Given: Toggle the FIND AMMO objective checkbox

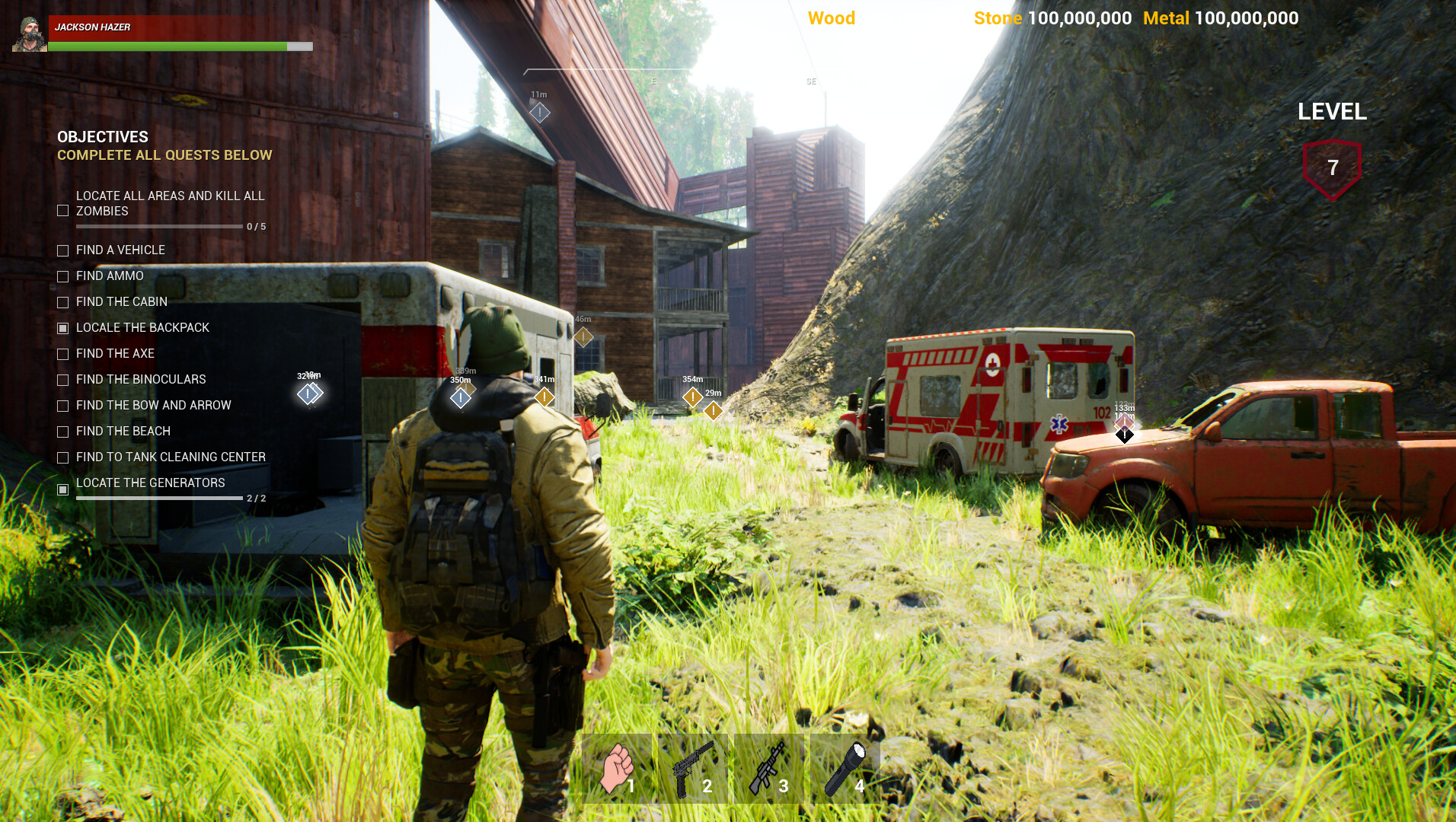Looking at the screenshot, I should tap(62, 276).
